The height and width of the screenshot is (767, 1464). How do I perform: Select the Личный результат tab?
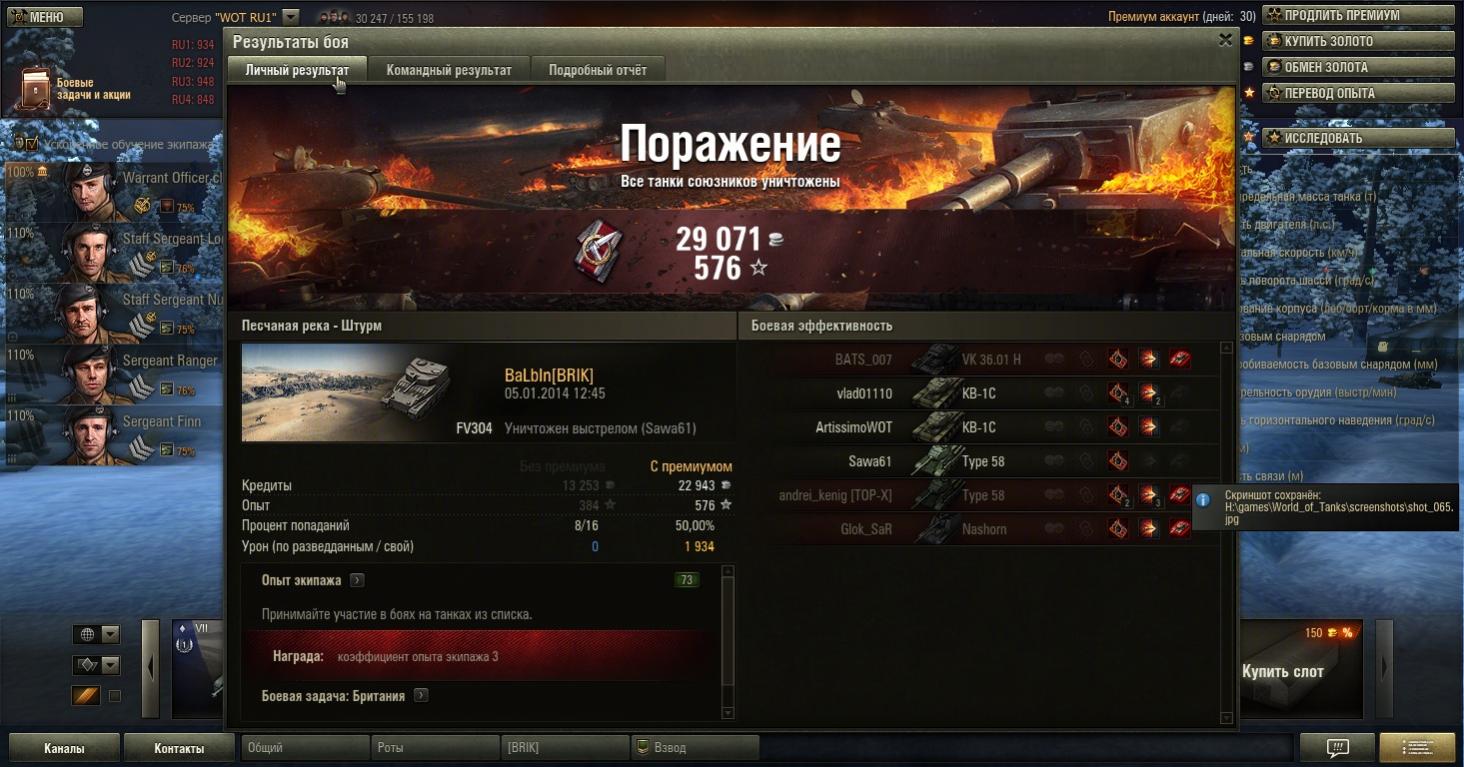pos(297,70)
